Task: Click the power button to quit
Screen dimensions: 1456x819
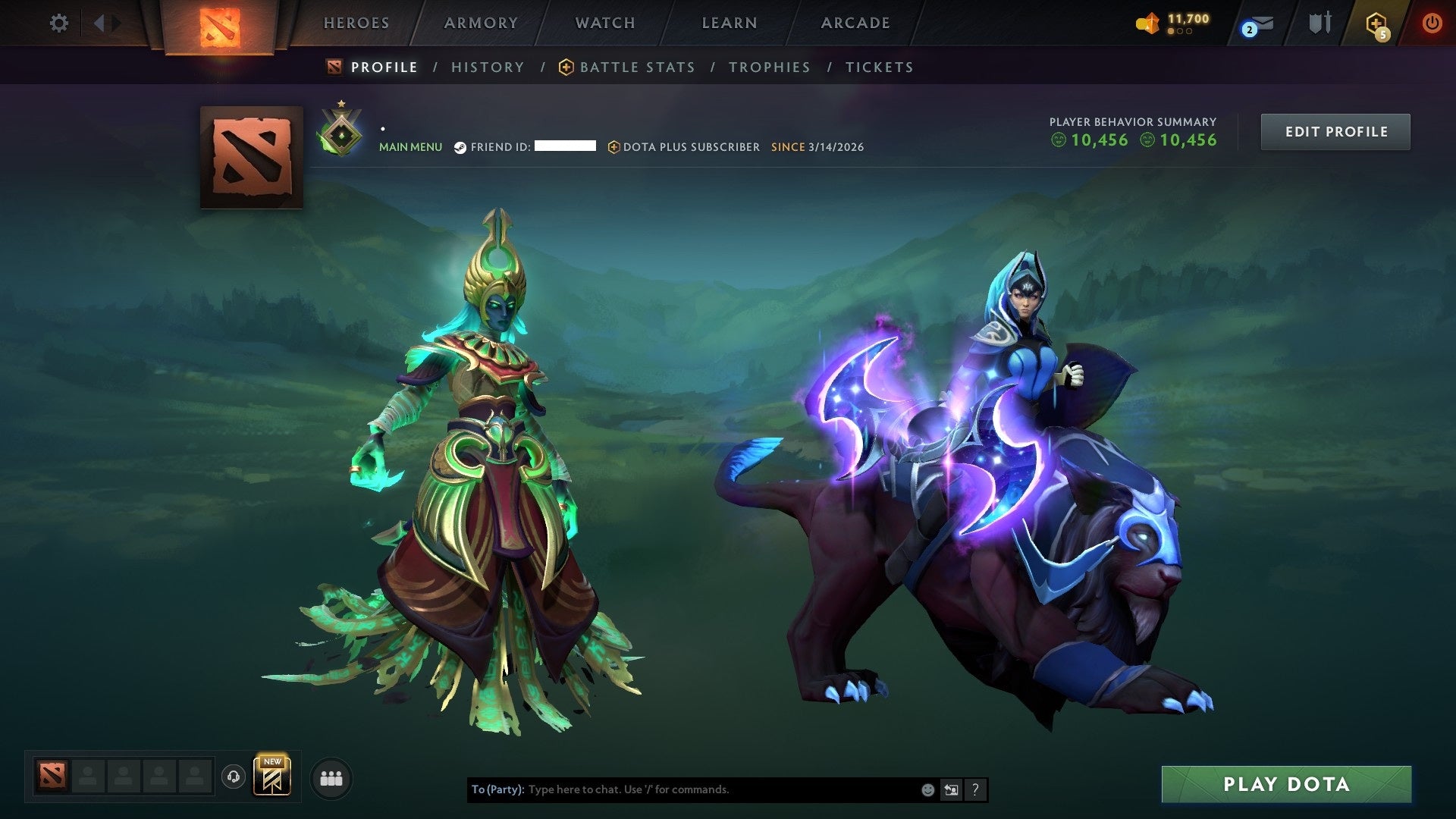Action: 1432,23
